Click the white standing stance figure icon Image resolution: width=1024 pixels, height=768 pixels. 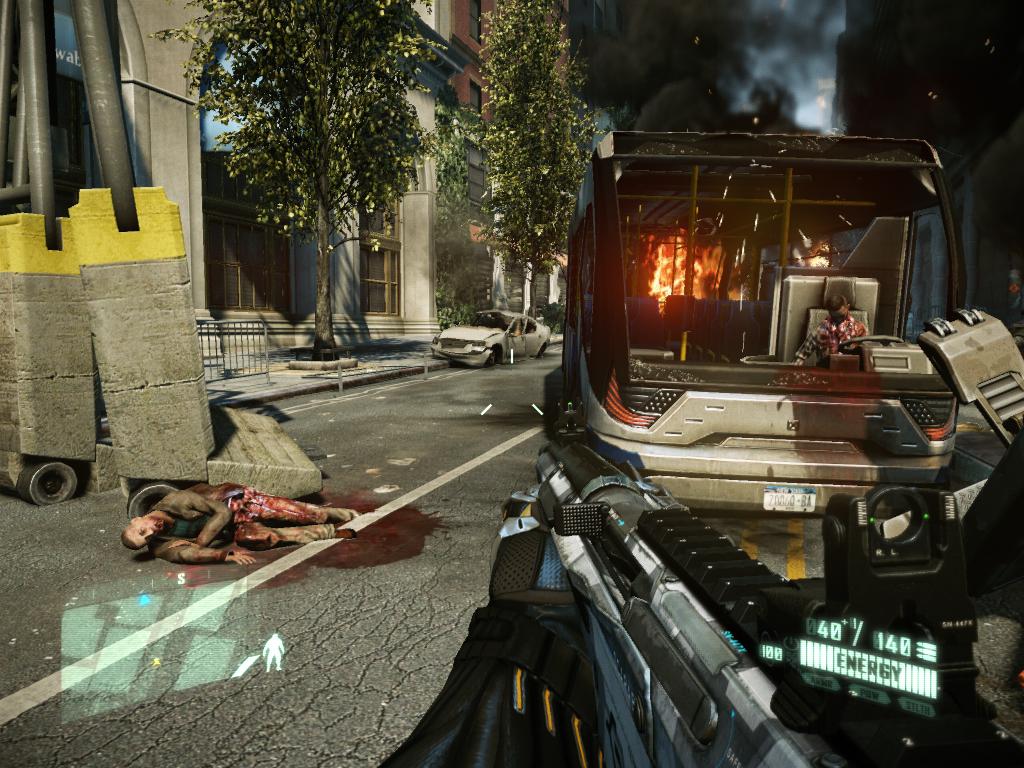(273, 653)
